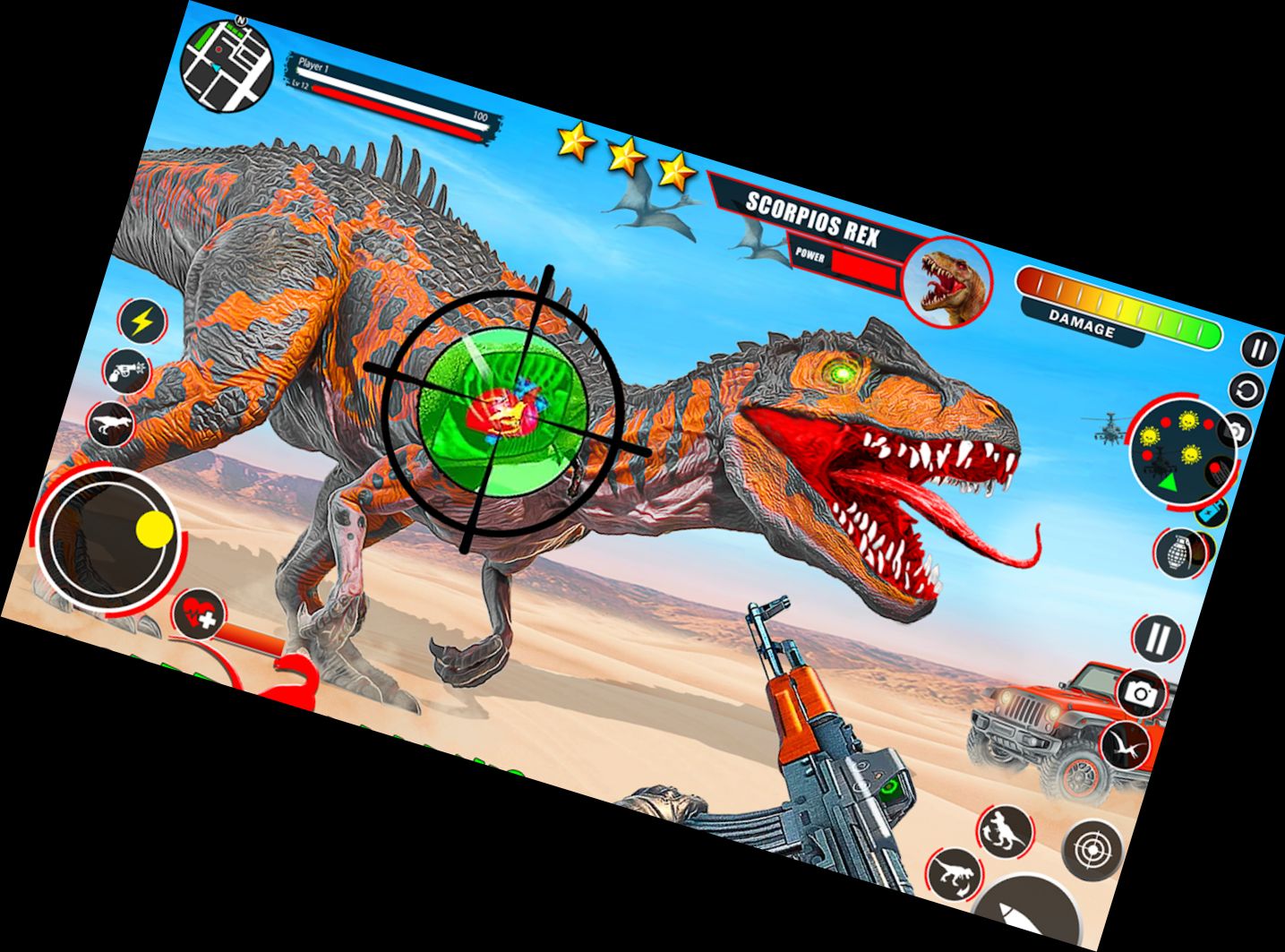The height and width of the screenshot is (952, 1285).
Task: Restart the level with the replay button
Action: 1247,390
